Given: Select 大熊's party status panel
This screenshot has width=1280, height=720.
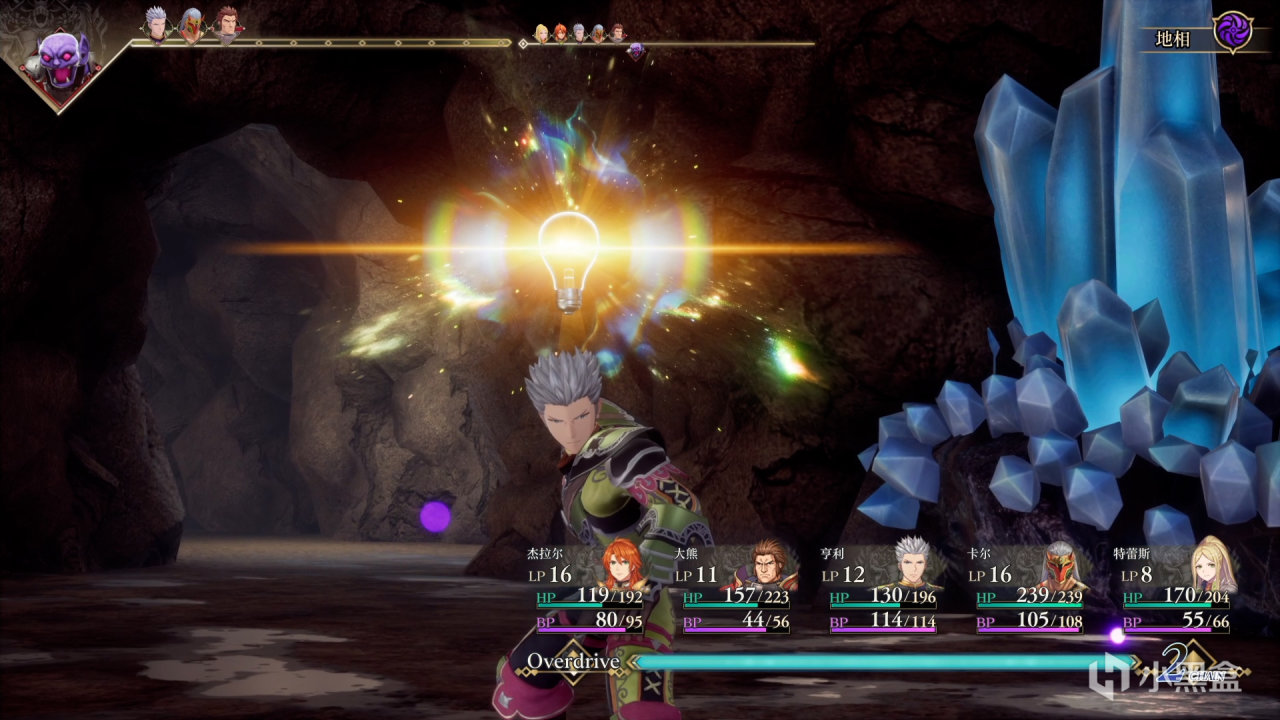Looking at the screenshot, I should tap(737, 590).
